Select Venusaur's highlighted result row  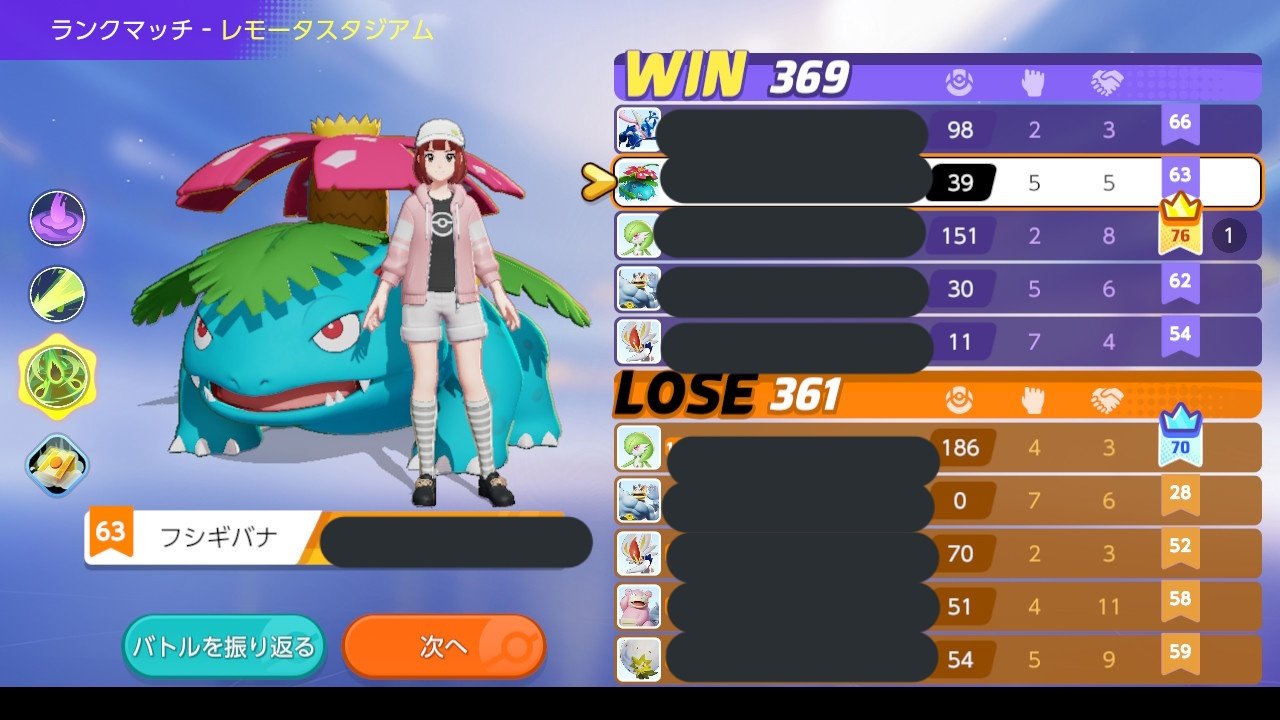(x=900, y=183)
